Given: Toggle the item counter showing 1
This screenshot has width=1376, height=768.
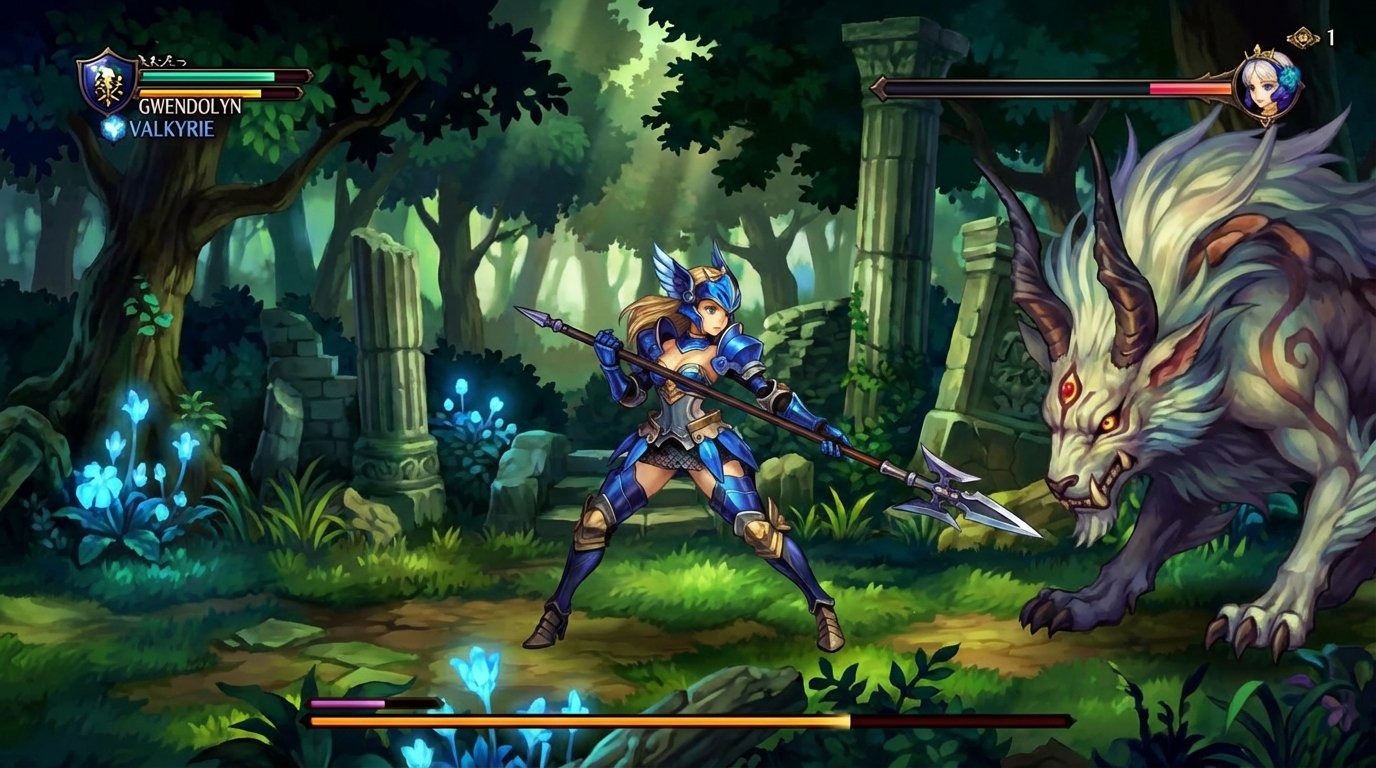Looking at the screenshot, I should point(1330,36).
